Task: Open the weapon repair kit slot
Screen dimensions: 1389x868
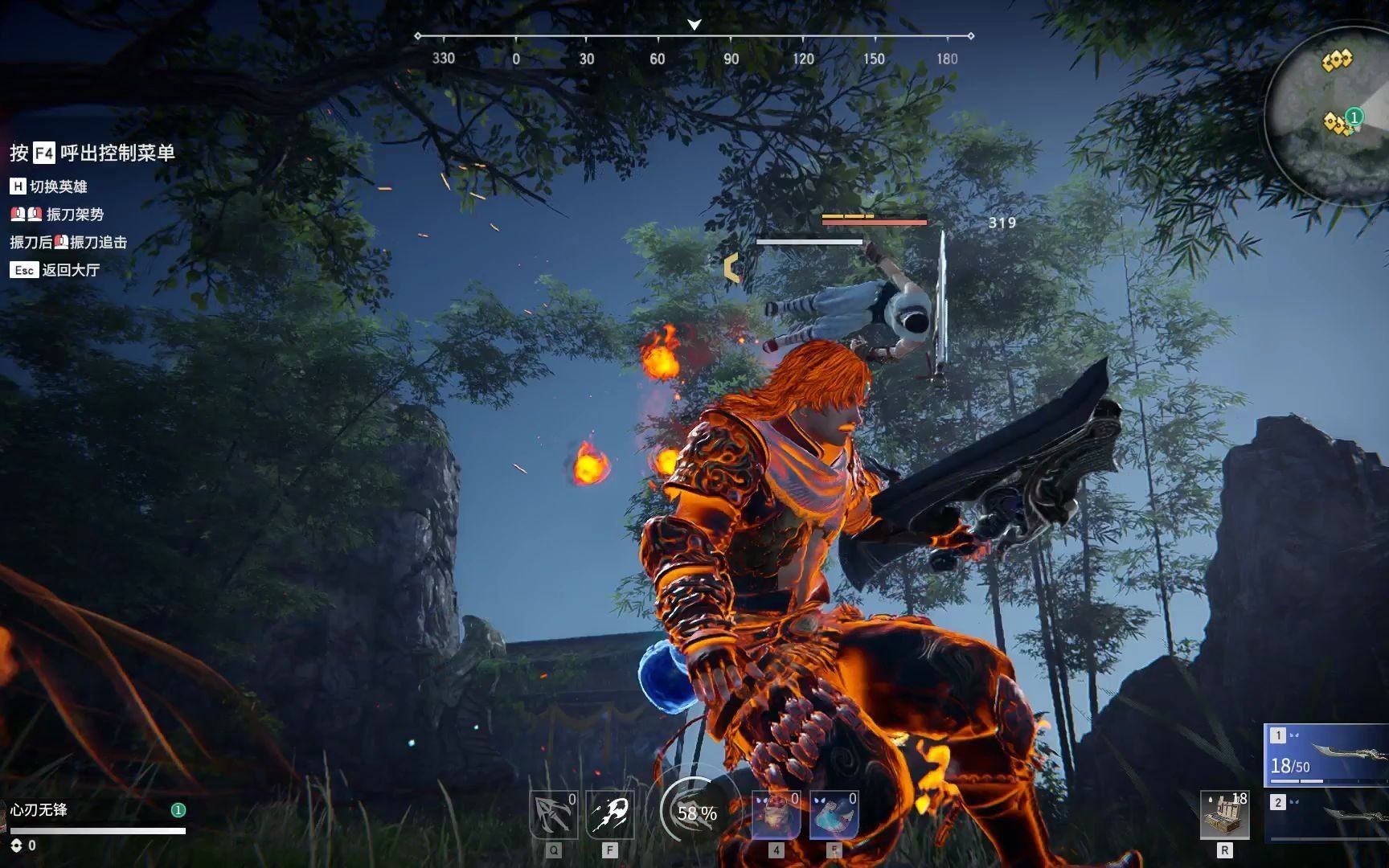Action: 1224,815
